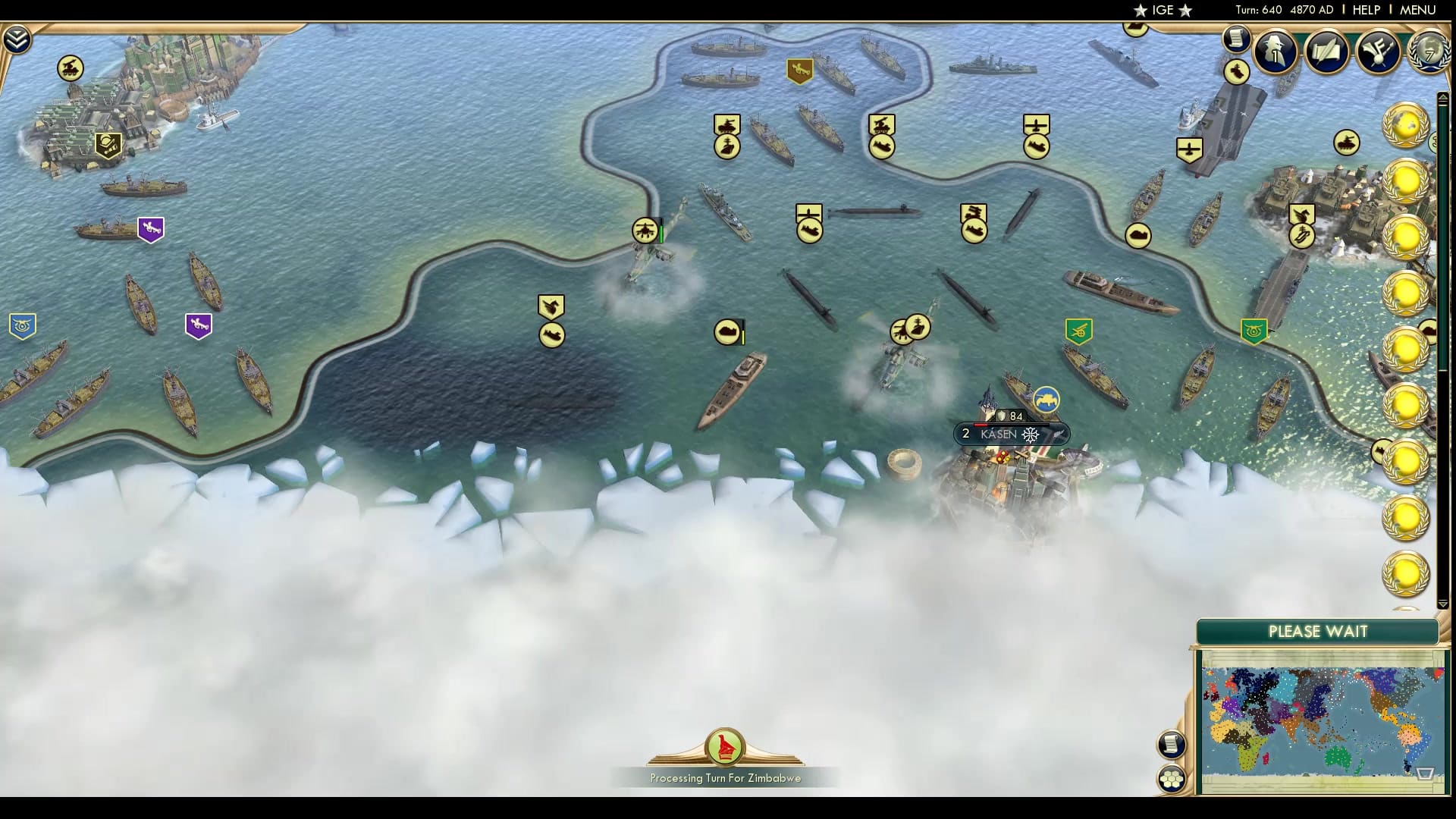
Task: Toggle strategic view with the hex icon
Action: click(1172, 777)
